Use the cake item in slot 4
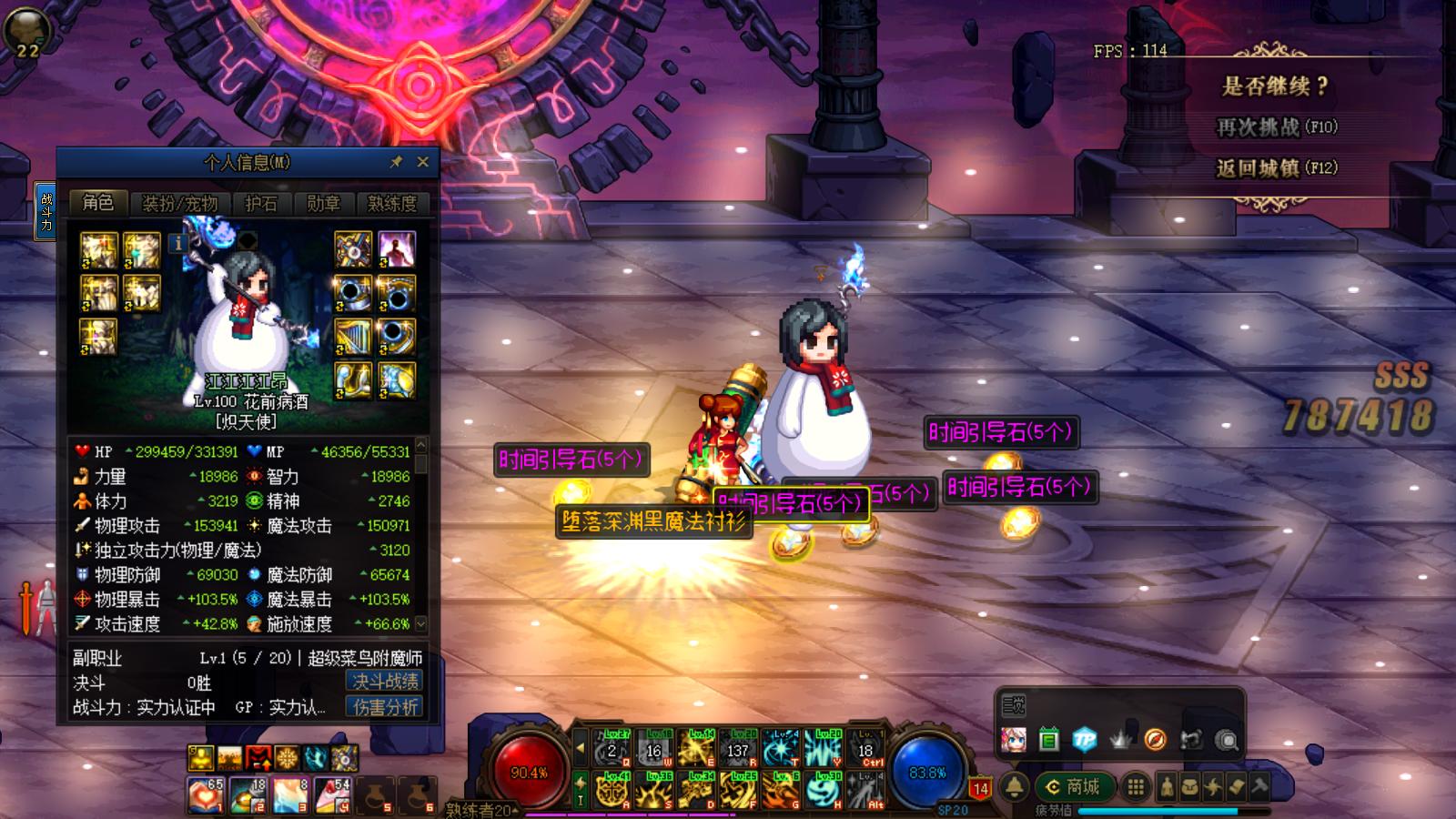The height and width of the screenshot is (819, 1456). [332, 795]
